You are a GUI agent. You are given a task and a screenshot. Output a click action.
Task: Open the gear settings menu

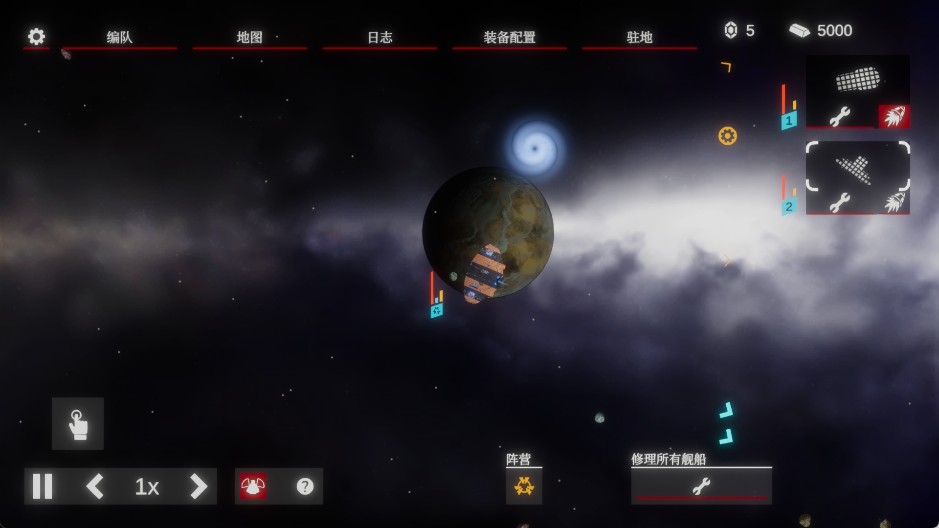[x=36, y=37]
